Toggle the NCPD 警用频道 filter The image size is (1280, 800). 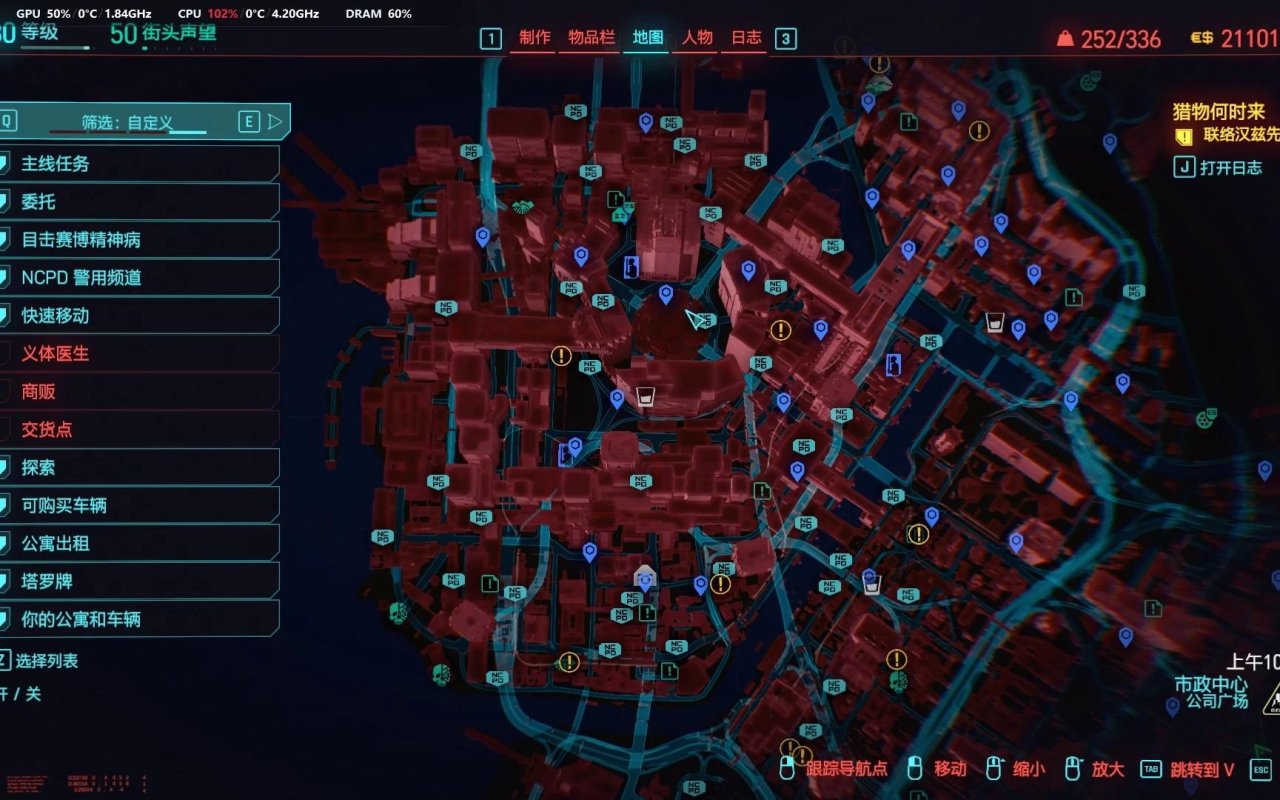click(140, 278)
